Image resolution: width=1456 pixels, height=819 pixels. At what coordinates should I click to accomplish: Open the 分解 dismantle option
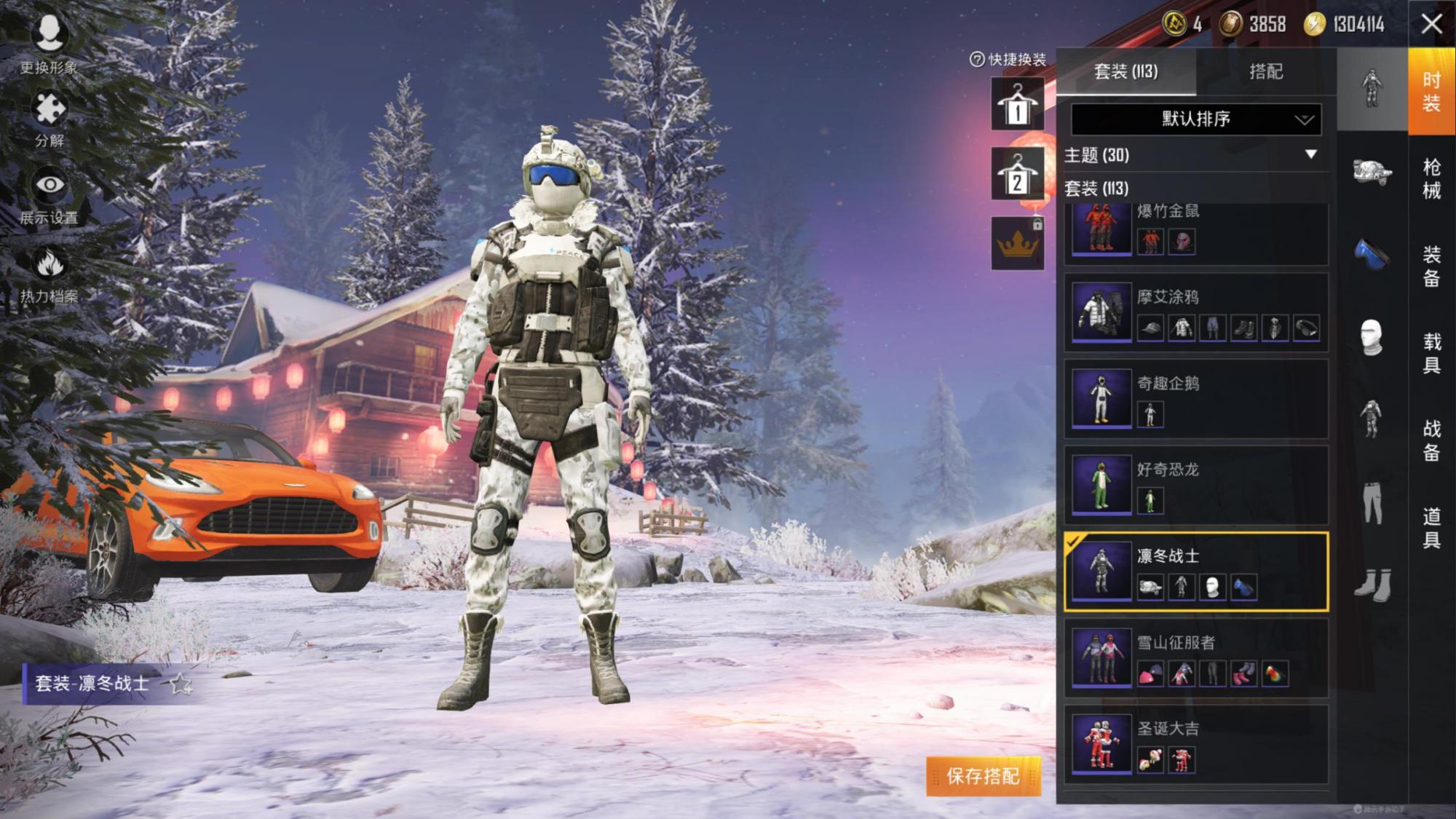(49, 119)
